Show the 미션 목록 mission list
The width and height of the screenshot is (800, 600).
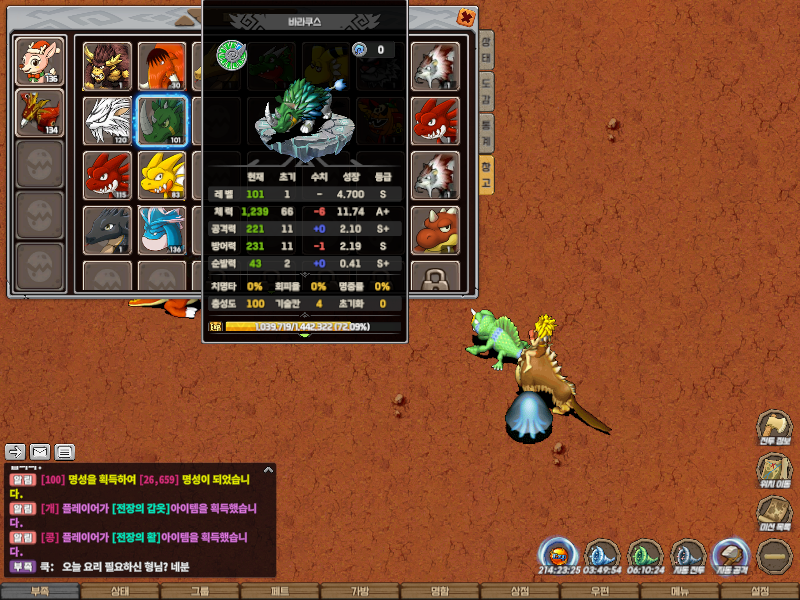tap(774, 515)
